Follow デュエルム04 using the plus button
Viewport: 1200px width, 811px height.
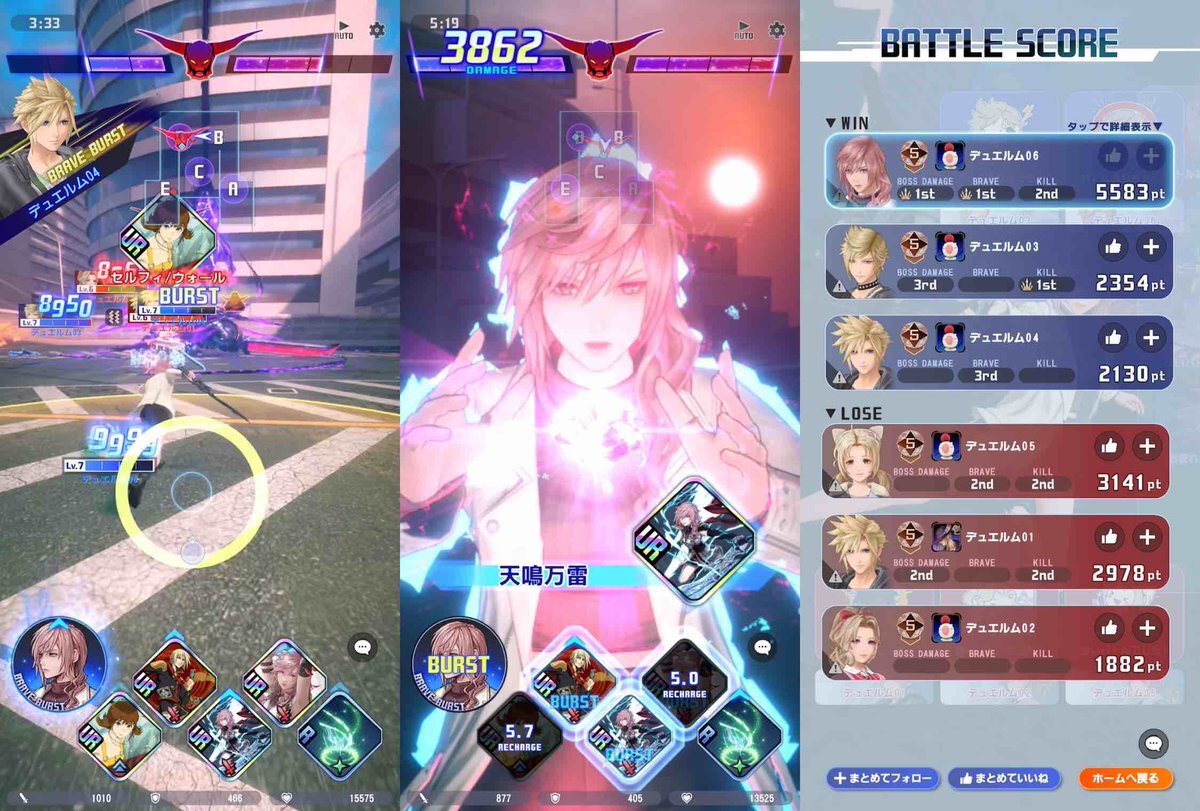1151,338
